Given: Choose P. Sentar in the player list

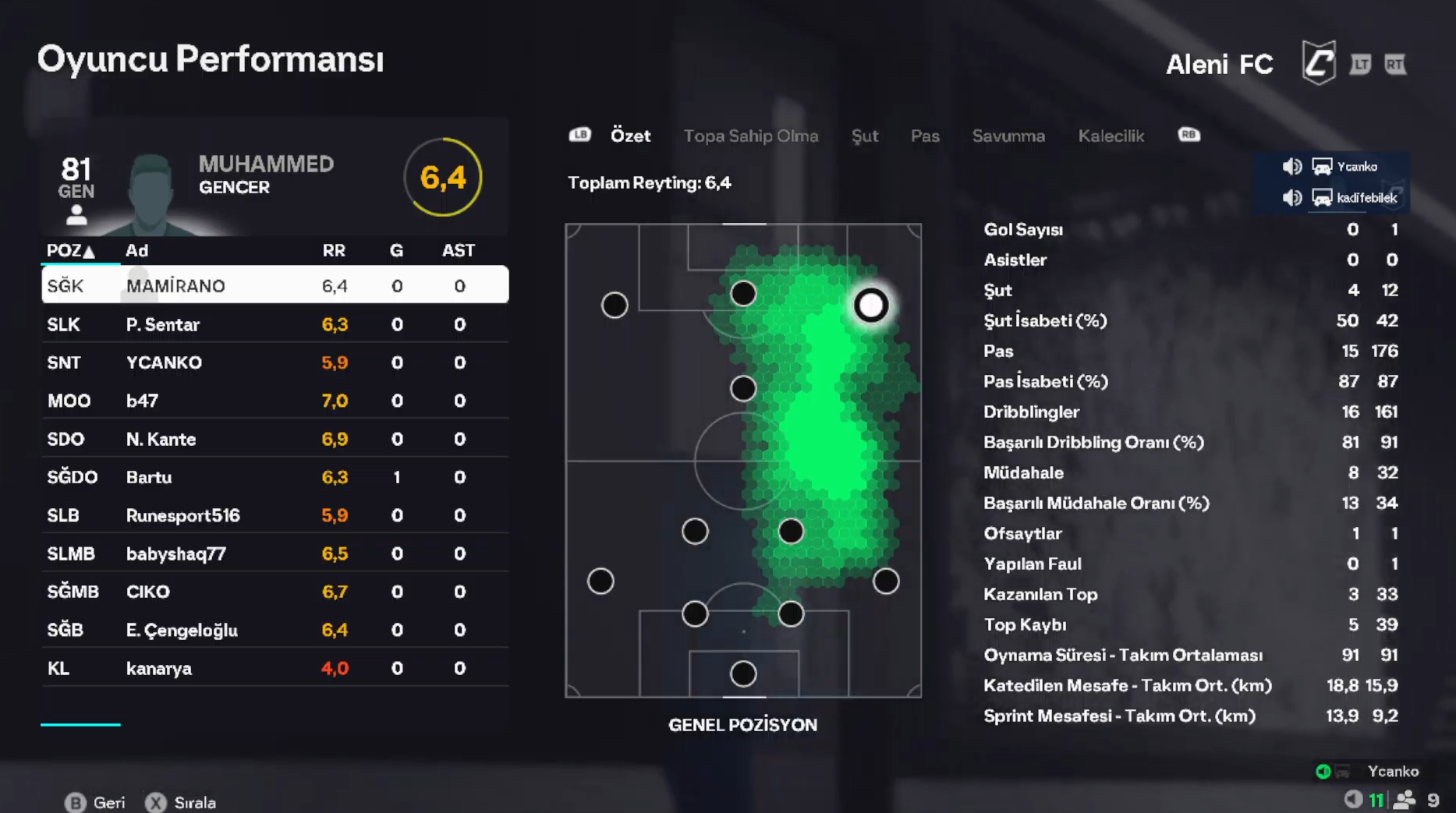Looking at the screenshot, I should pyautogui.click(x=275, y=324).
